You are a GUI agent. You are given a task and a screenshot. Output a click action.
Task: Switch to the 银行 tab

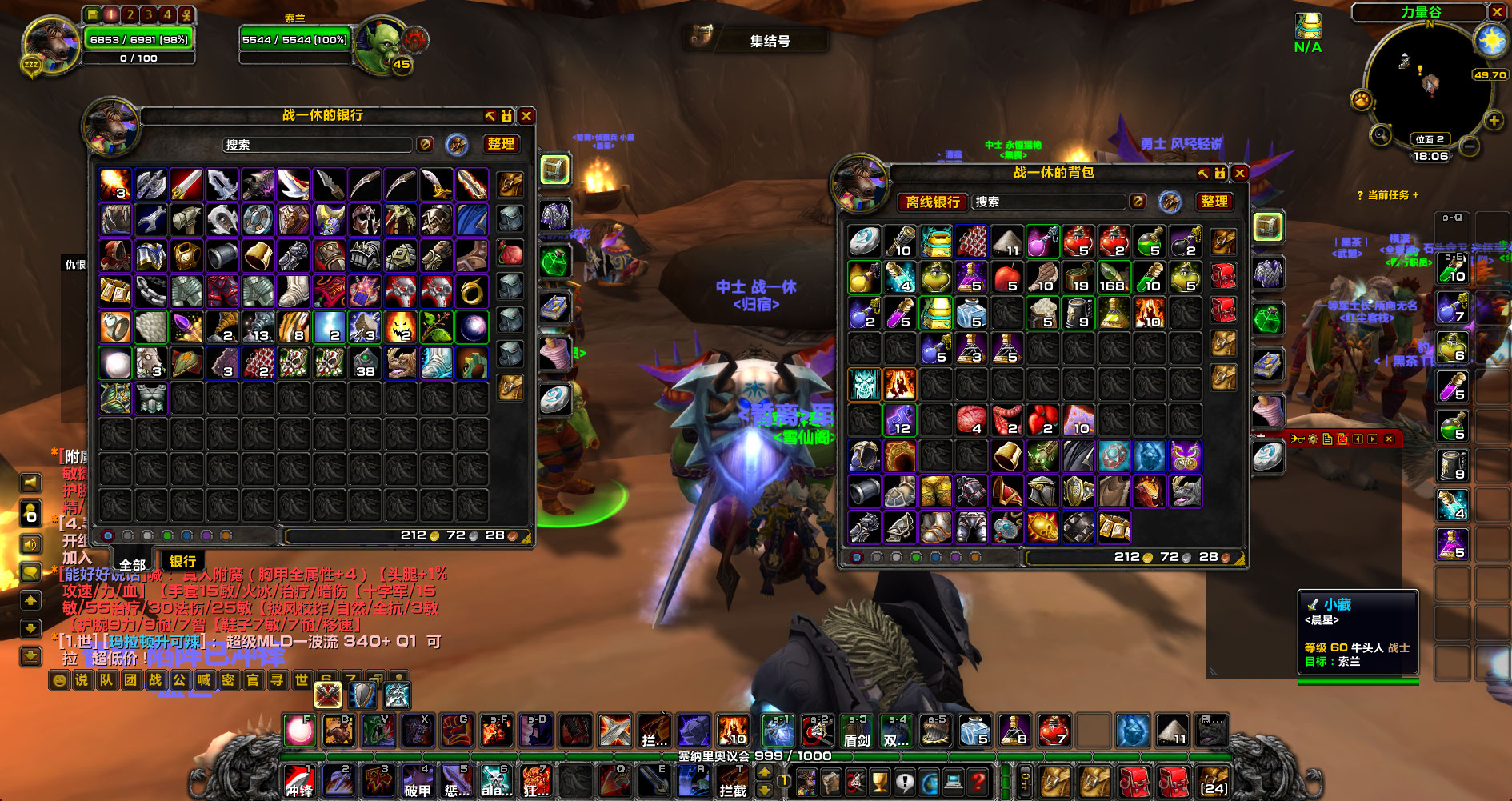pyautogui.click(x=182, y=561)
